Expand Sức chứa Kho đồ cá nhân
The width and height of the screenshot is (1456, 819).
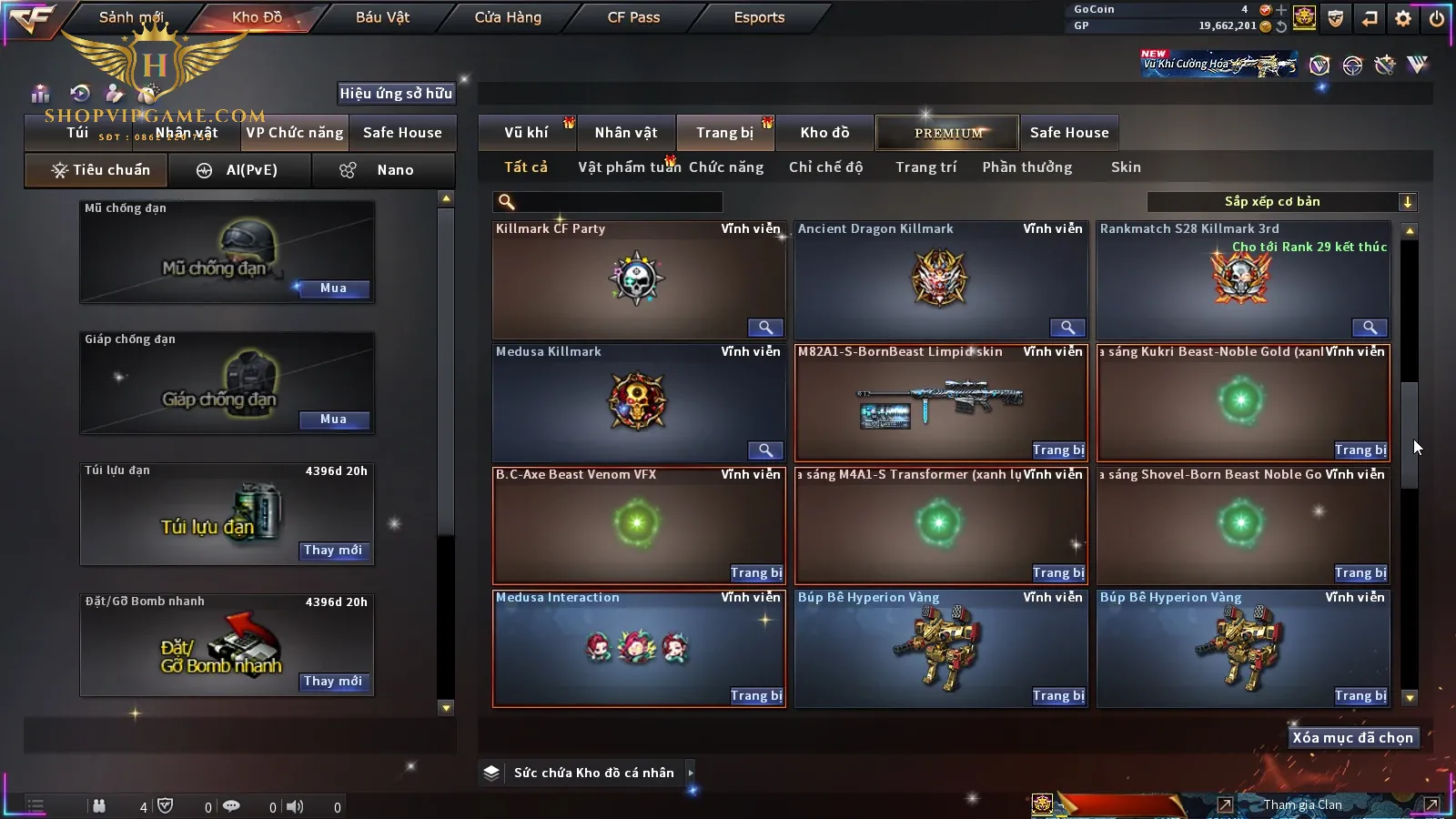[x=691, y=773]
